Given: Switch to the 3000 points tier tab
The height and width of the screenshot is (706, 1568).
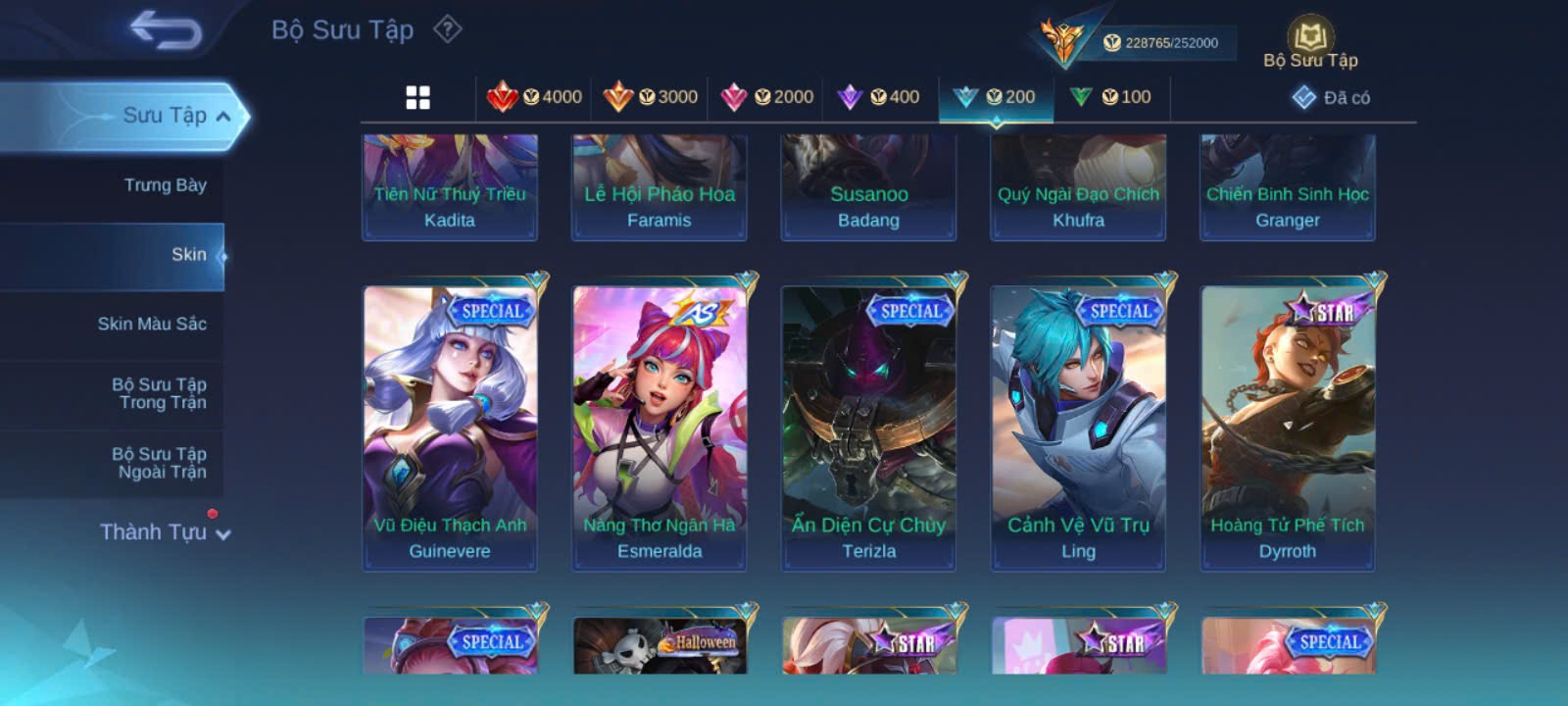Looking at the screenshot, I should click(651, 97).
